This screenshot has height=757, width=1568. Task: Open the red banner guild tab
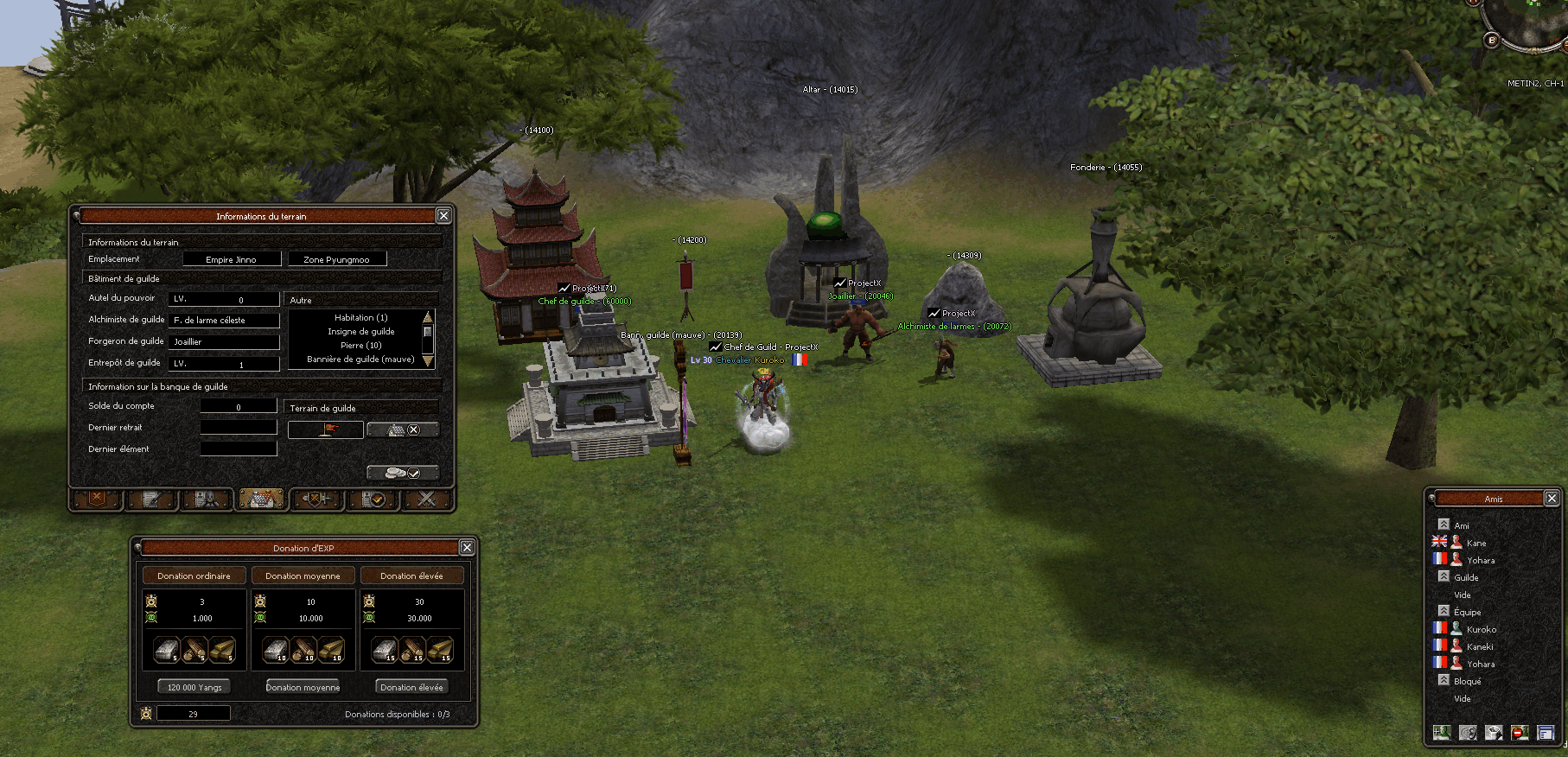pos(97,499)
